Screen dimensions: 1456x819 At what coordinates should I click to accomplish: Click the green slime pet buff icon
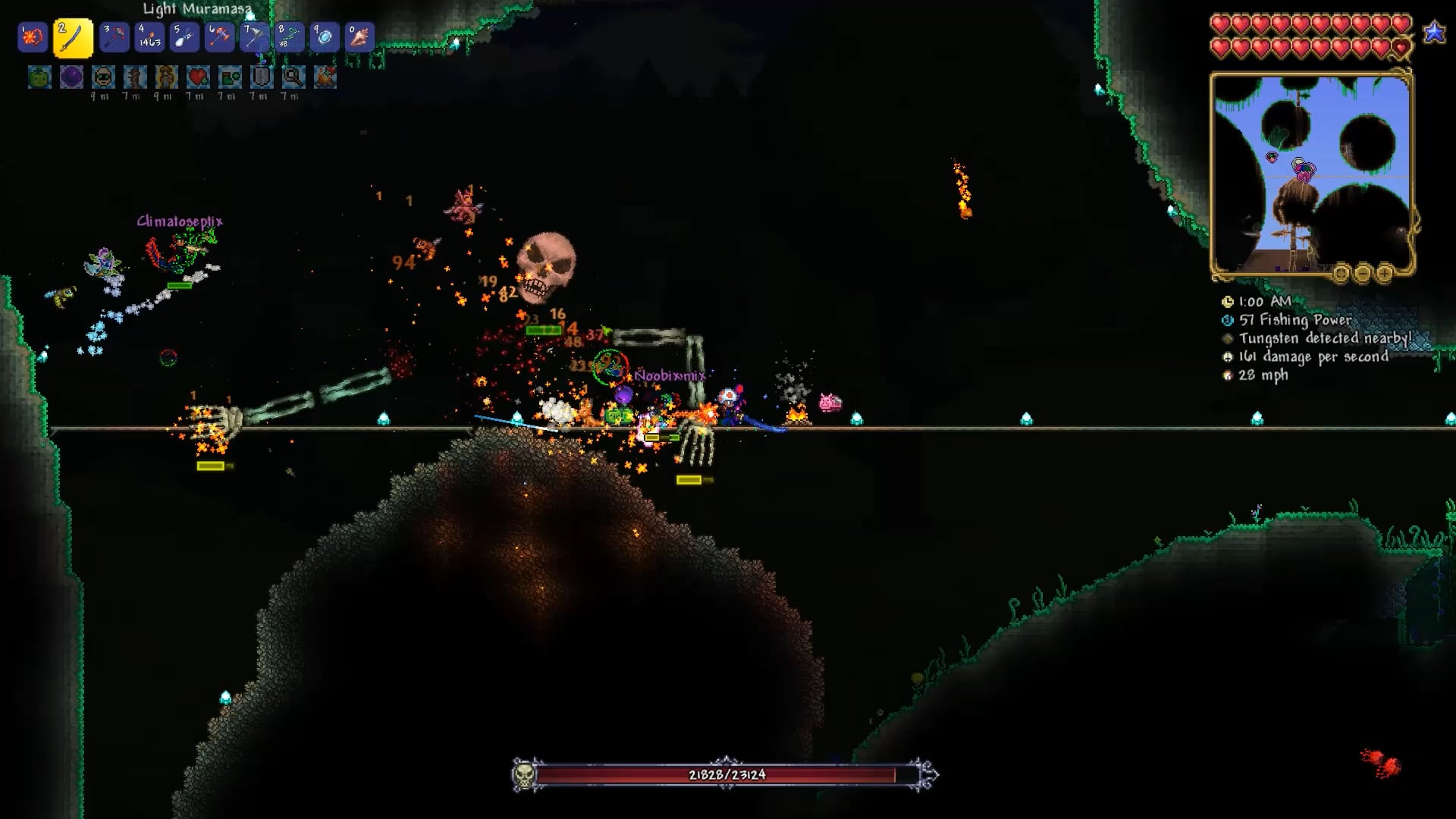(x=39, y=77)
